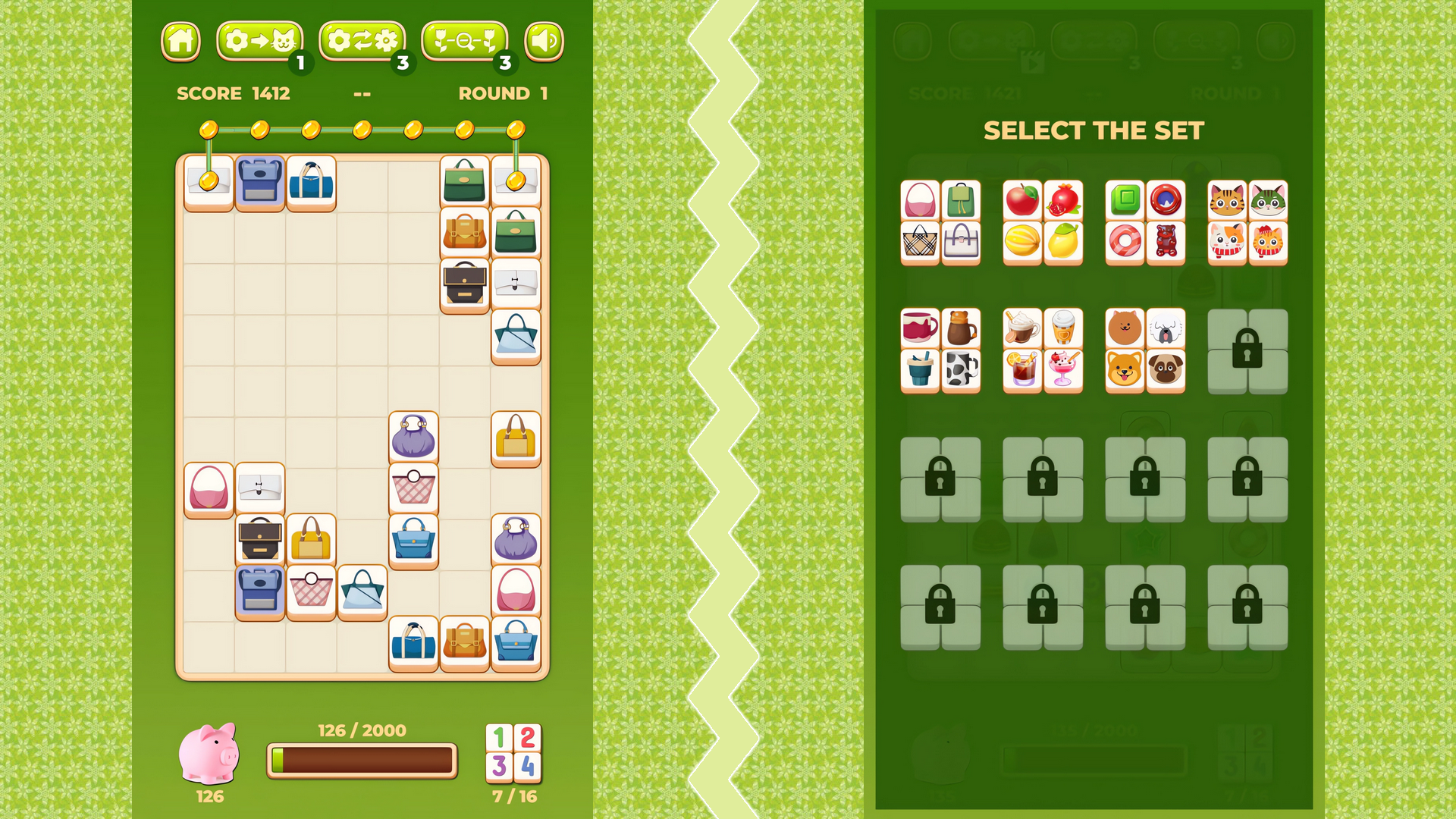The height and width of the screenshot is (819, 1456).
Task: Select the brown satchel tile
Action: 465,232
